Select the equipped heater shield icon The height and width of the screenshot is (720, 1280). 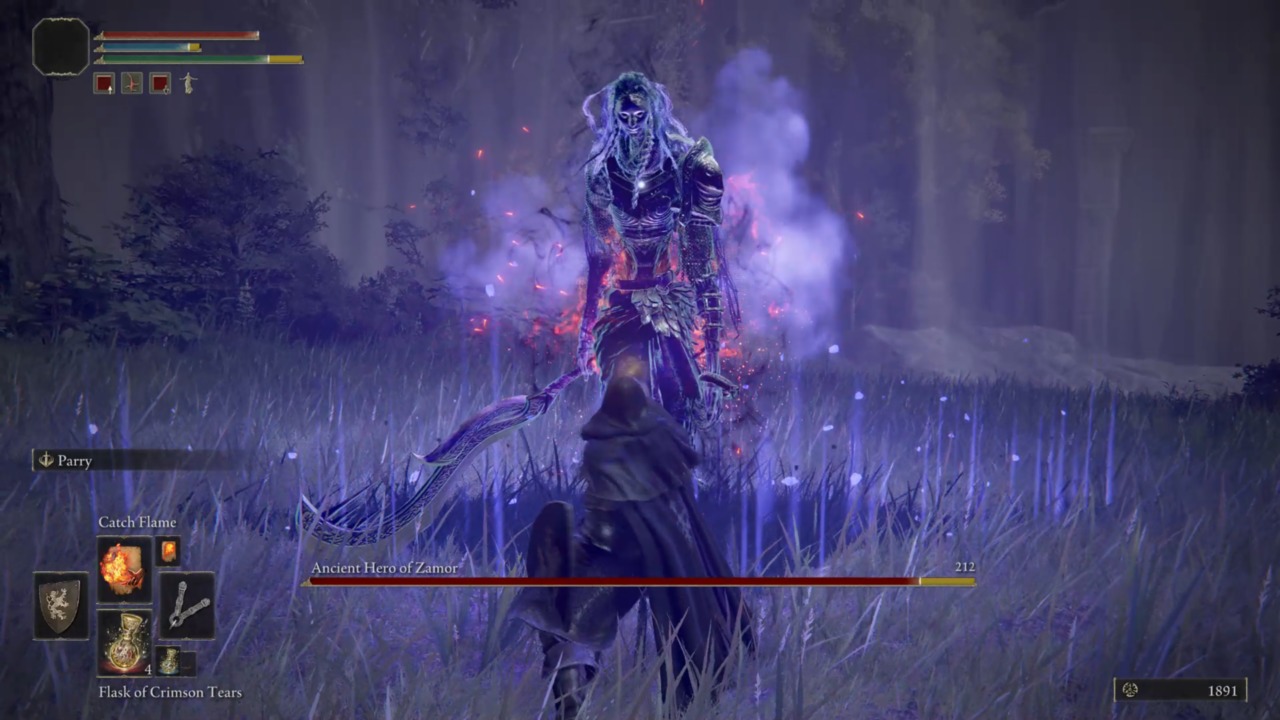point(60,607)
